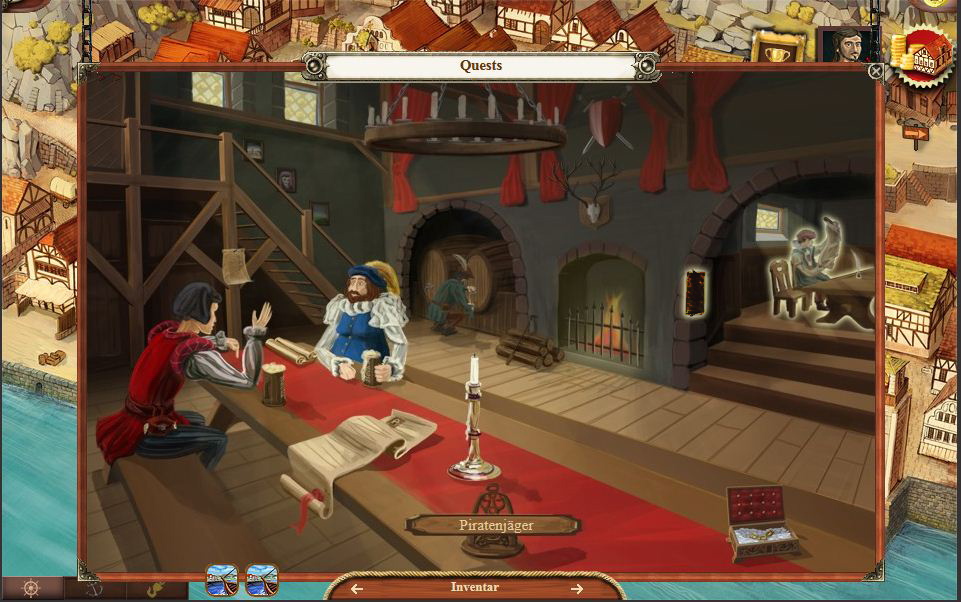Click the right arrow on Inventar bar
Image resolution: width=961 pixels, height=602 pixels.
[x=578, y=589]
